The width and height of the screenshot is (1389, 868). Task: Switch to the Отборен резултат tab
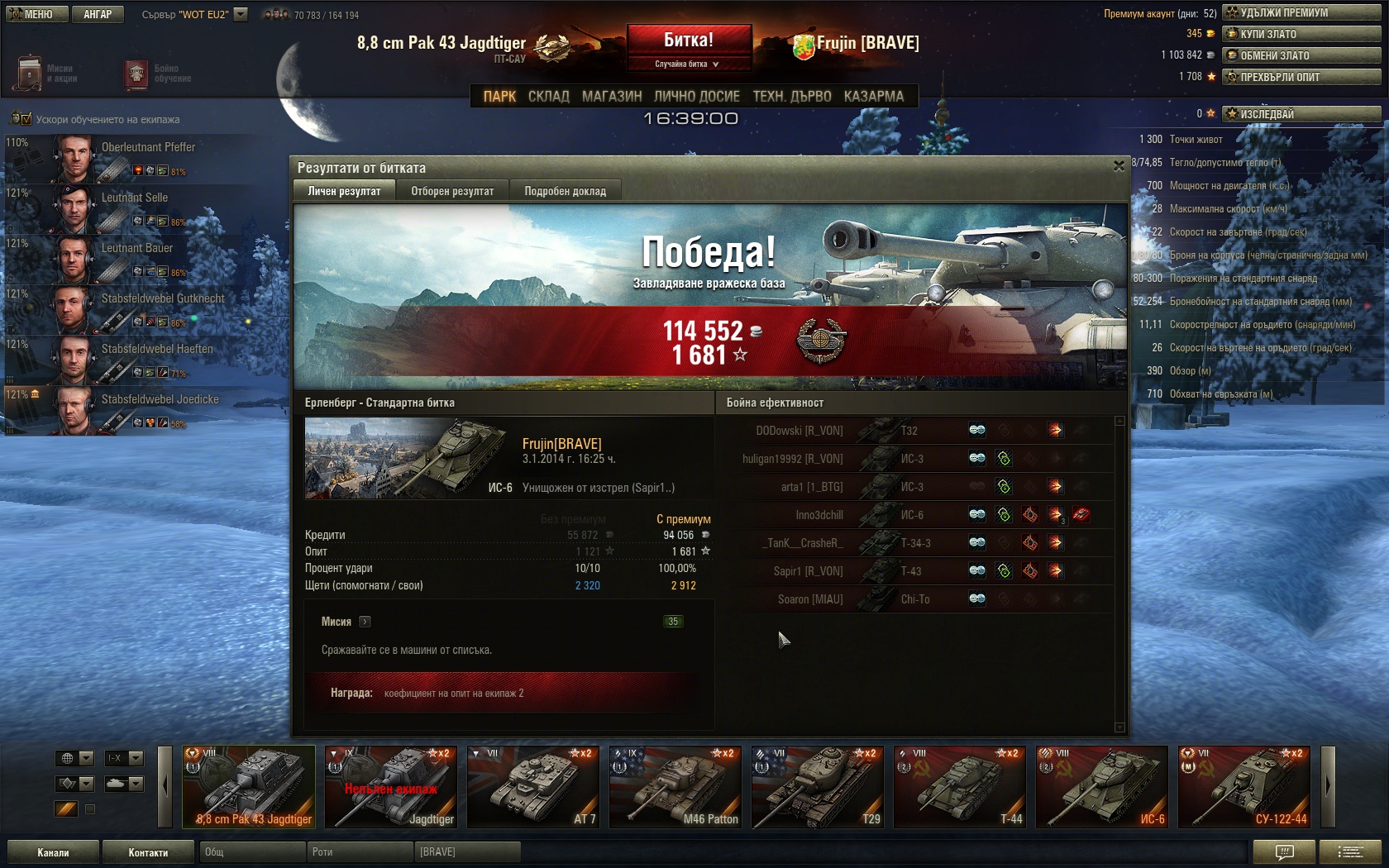452,191
